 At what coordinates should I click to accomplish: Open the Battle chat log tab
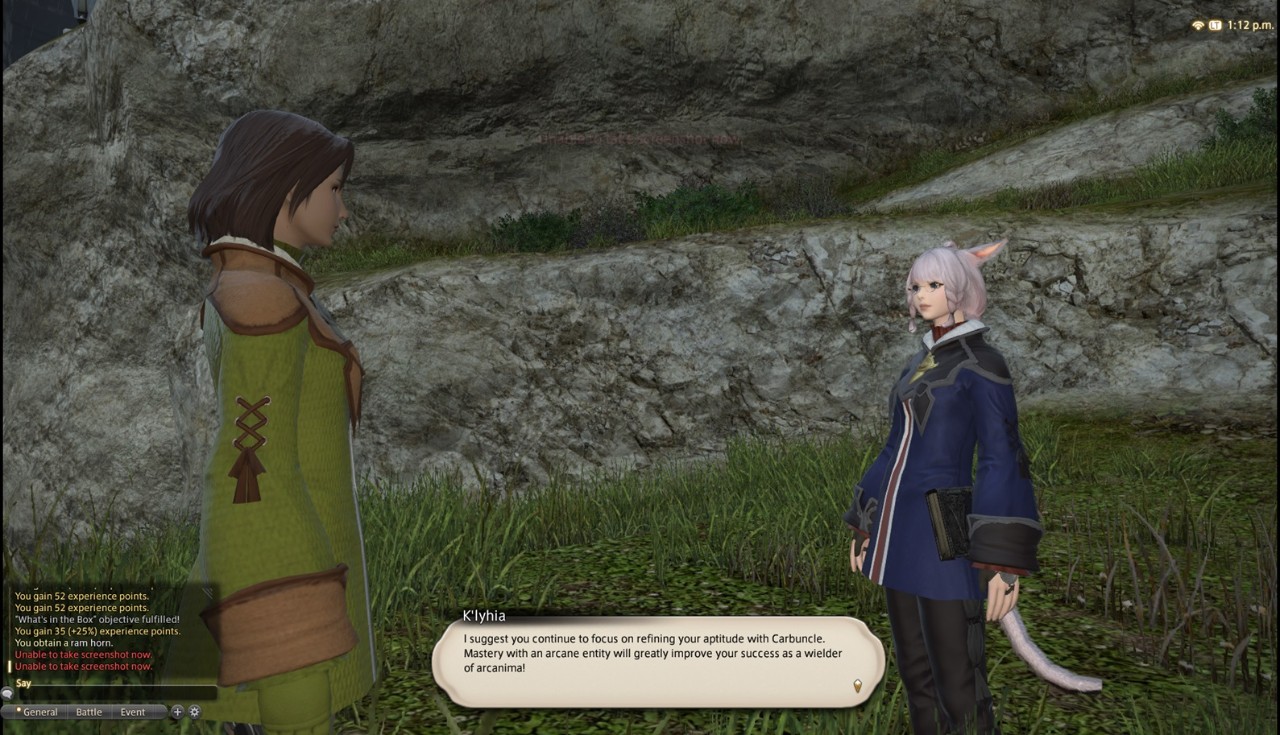click(x=89, y=712)
